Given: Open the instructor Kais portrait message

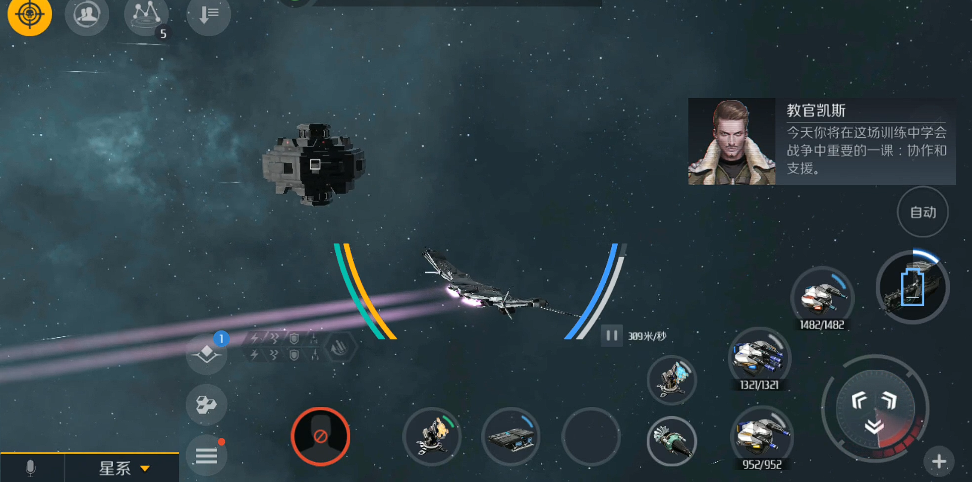Looking at the screenshot, I should click(x=731, y=141).
